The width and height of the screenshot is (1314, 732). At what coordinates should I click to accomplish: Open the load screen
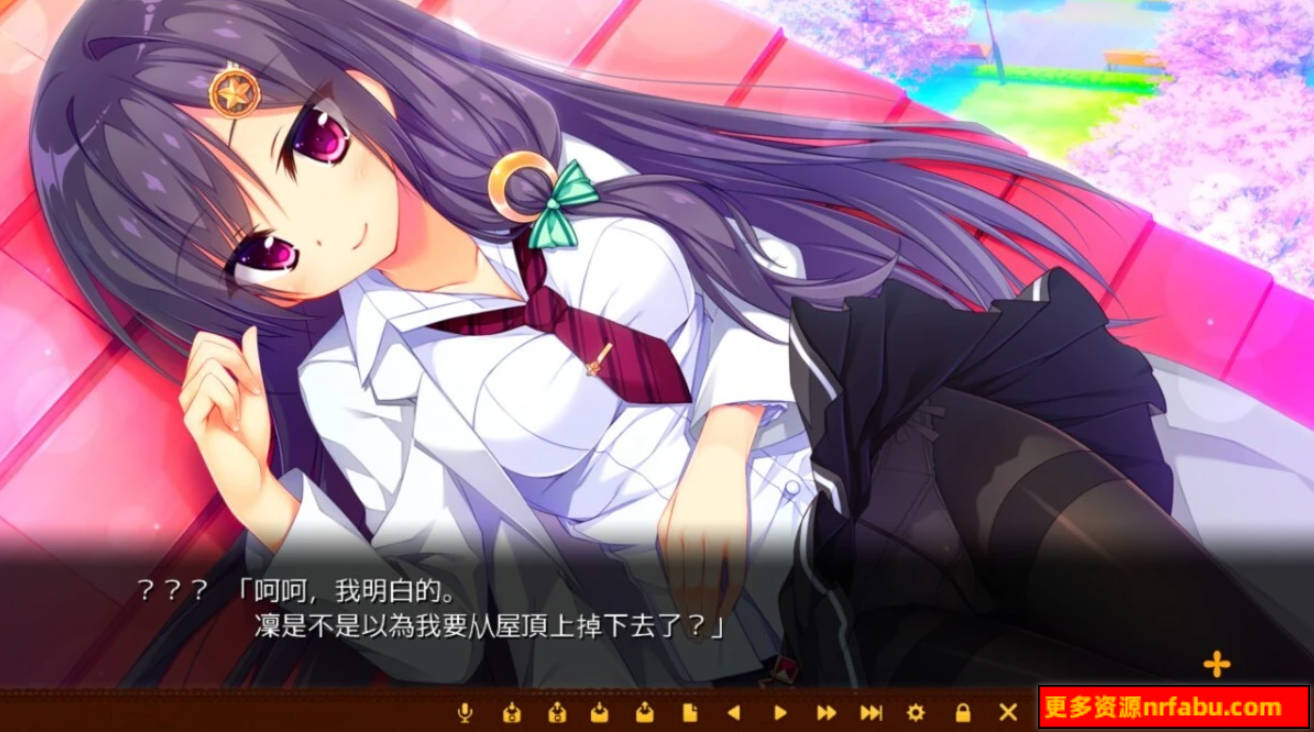tap(645, 714)
